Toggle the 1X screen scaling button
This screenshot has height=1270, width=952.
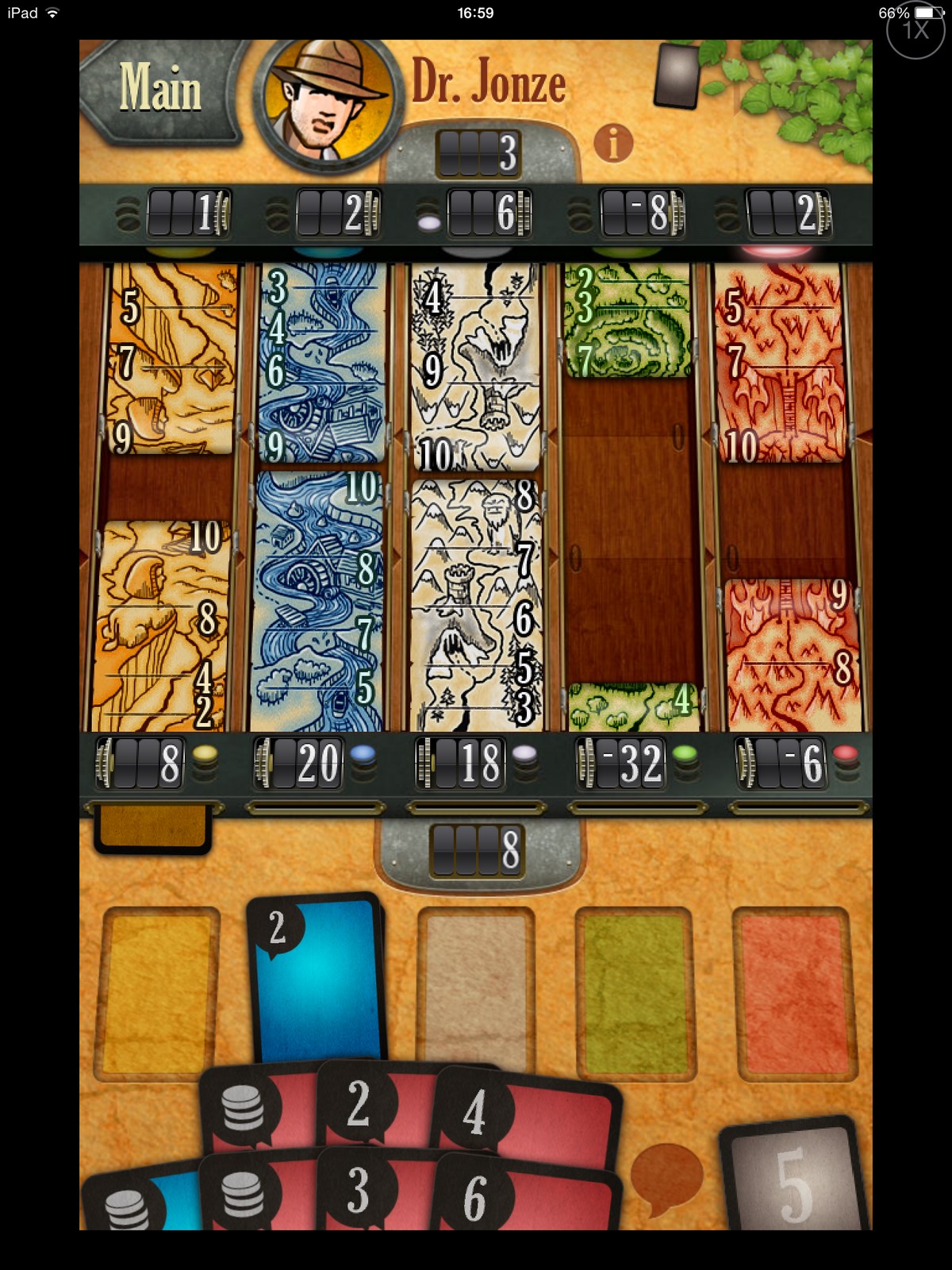point(915,30)
